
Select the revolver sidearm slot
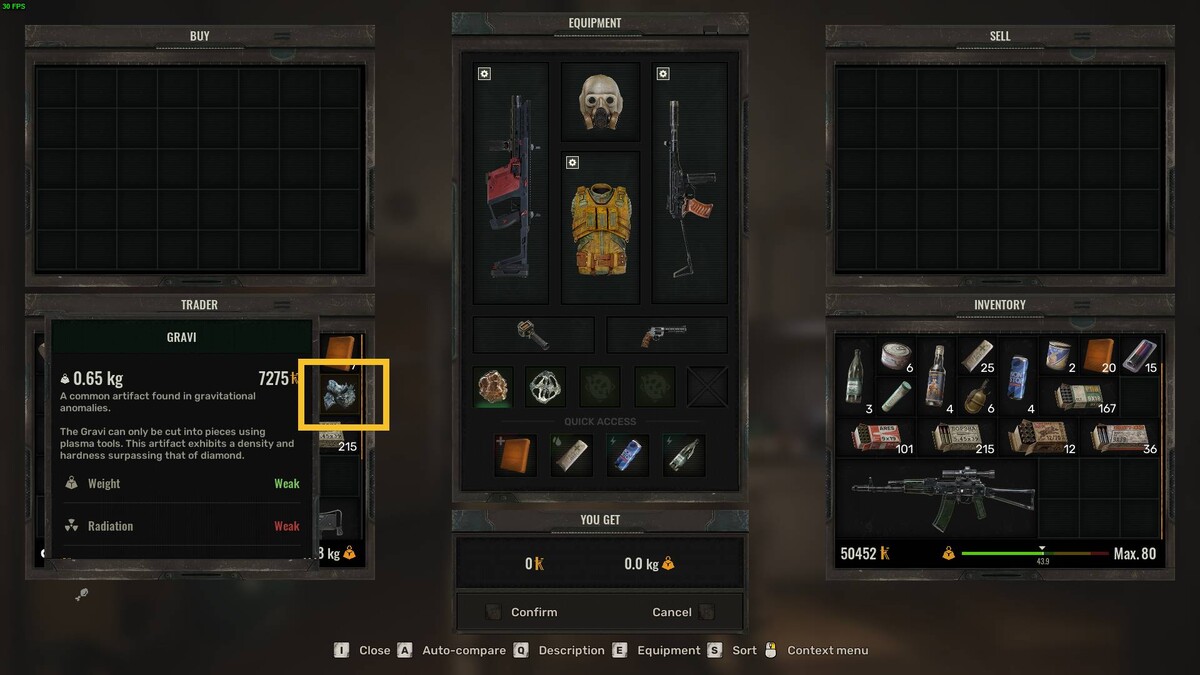[x=666, y=335]
